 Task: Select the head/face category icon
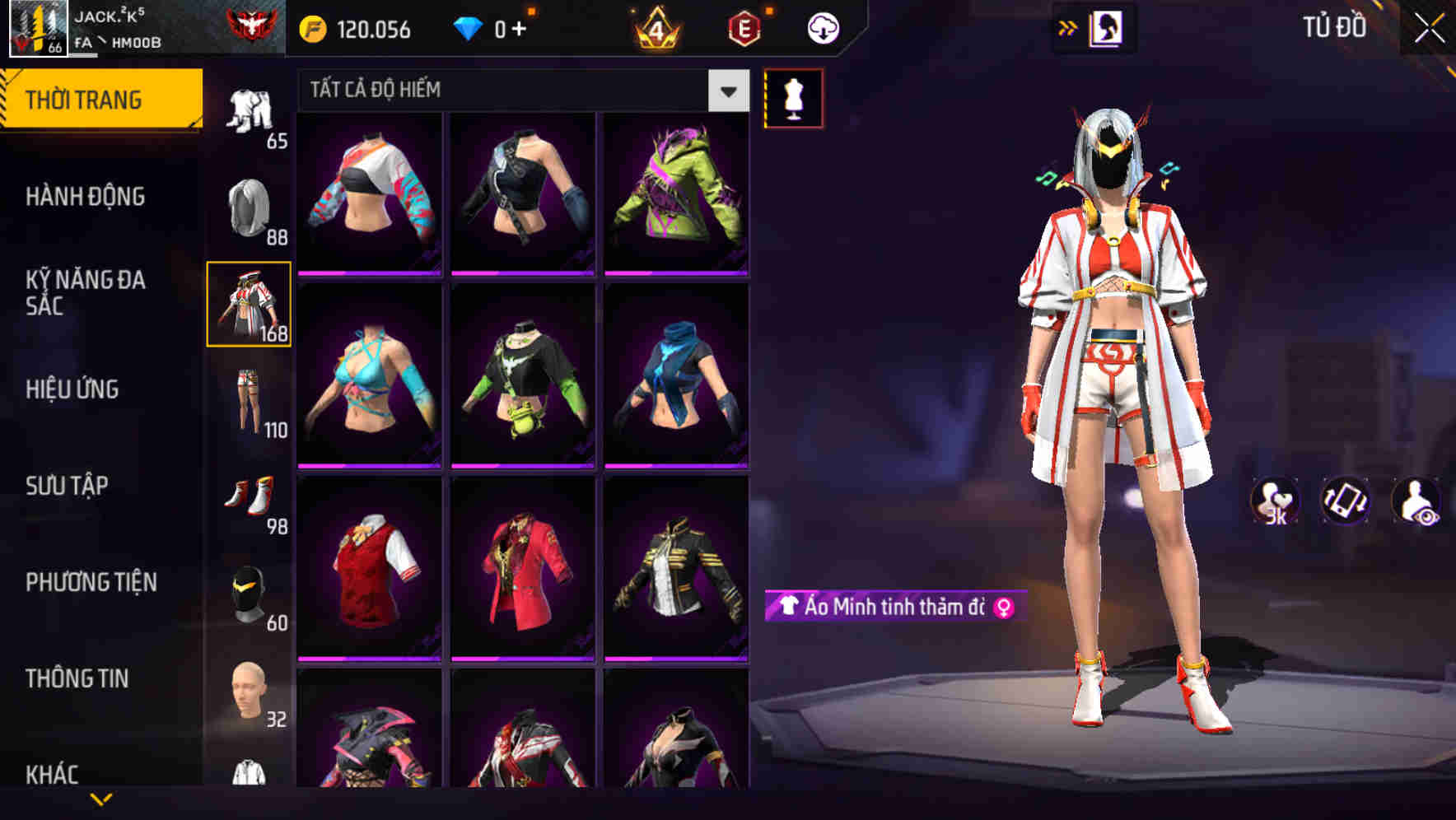249,693
